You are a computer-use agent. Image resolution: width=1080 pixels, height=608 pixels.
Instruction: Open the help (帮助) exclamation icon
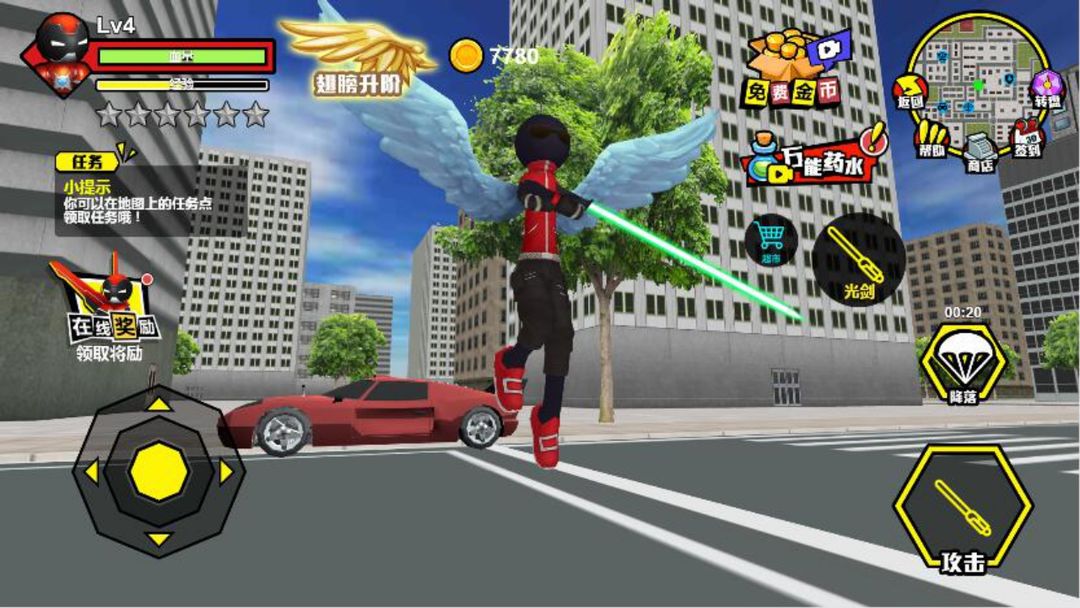click(932, 136)
